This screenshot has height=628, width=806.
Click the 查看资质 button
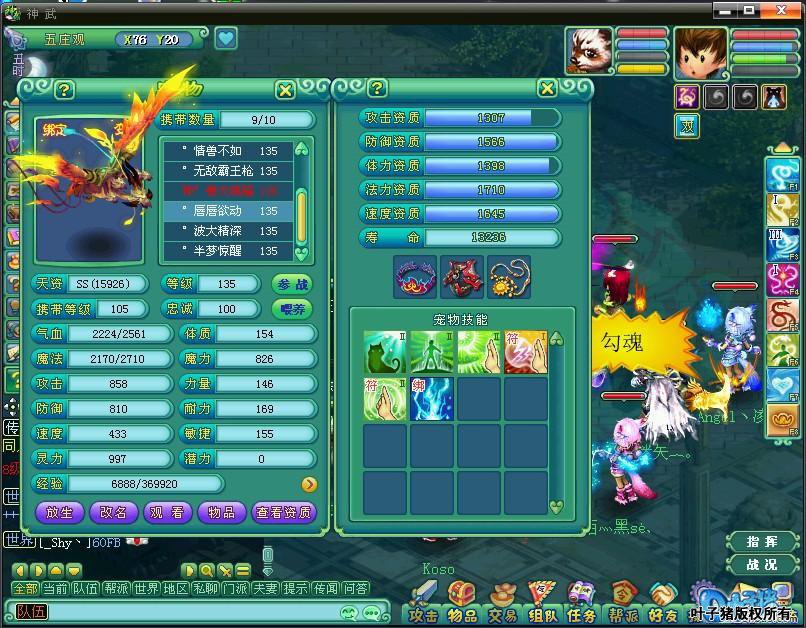coord(284,512)
